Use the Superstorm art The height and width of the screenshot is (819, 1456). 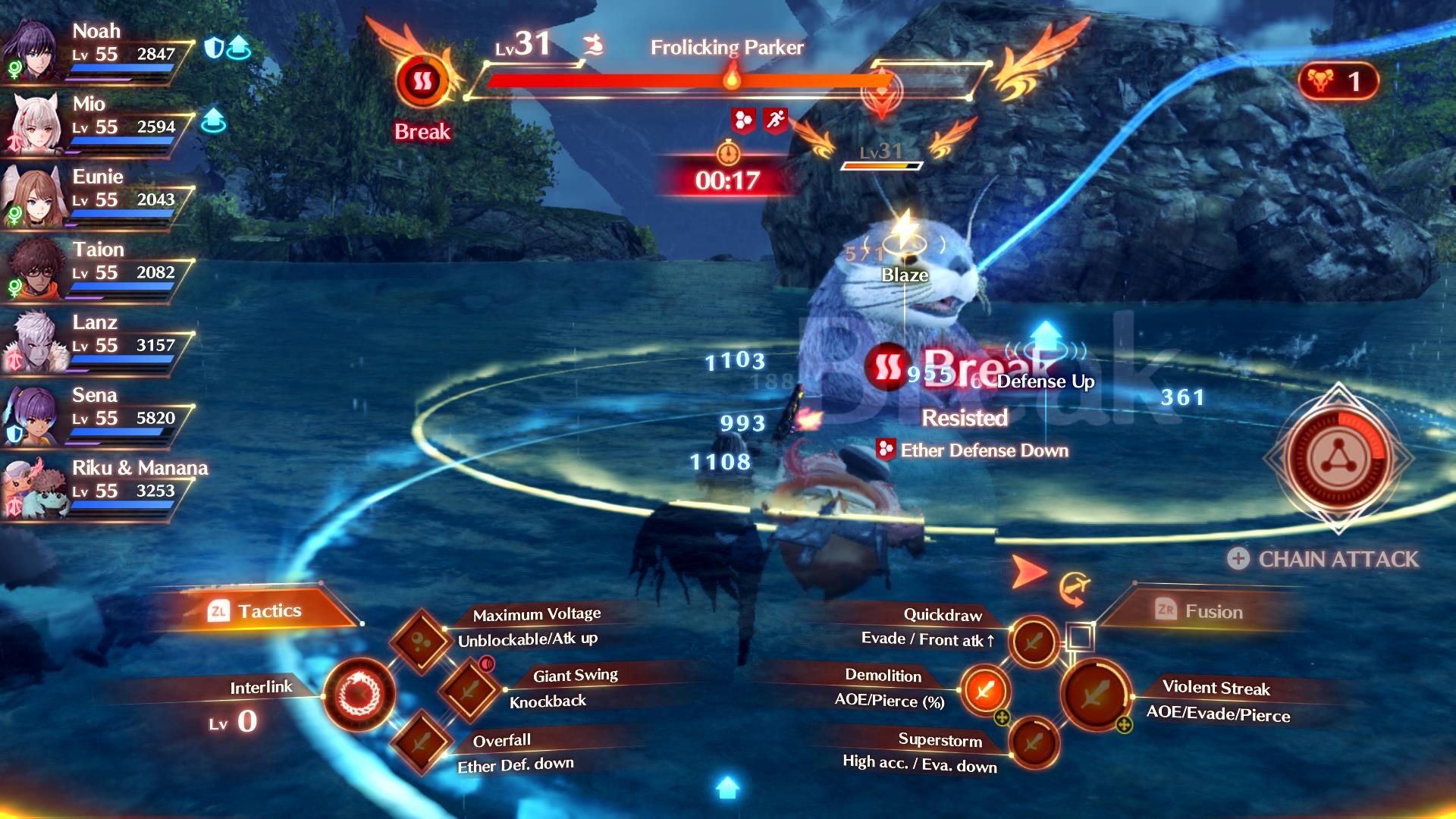1033,742
